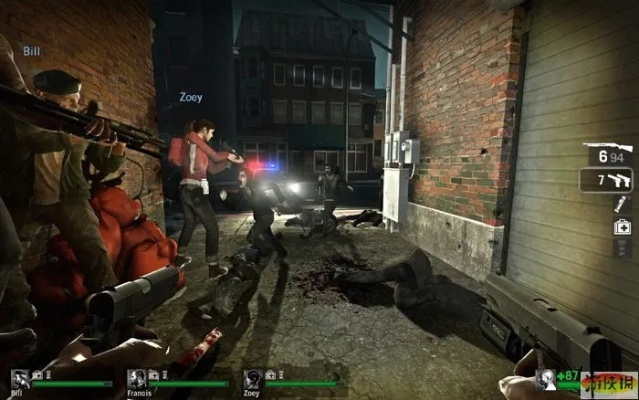Click your own survivor portrait

tap(545, 379)
